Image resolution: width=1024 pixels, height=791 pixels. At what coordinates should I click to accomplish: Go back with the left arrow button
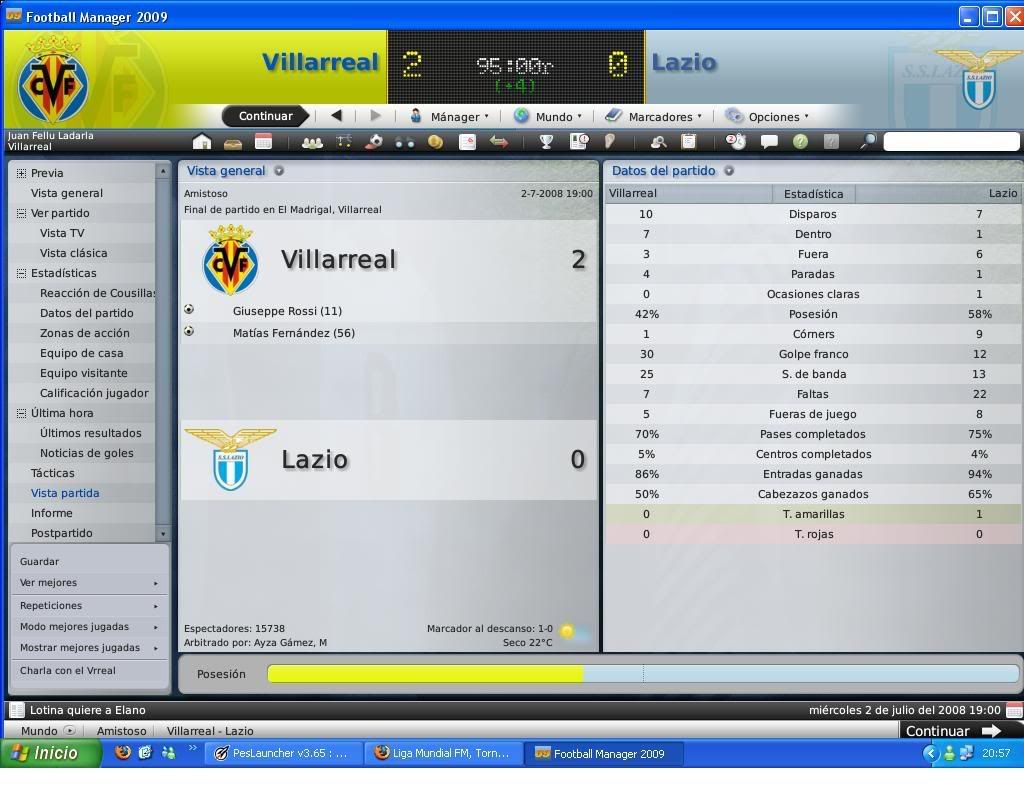(336, 116)
